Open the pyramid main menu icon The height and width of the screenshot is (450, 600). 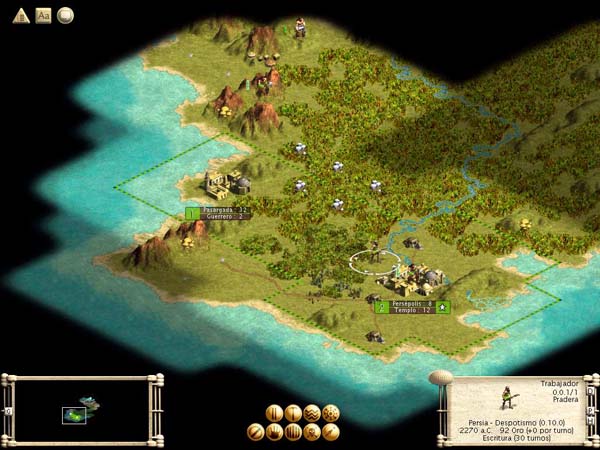click(20, 15)
